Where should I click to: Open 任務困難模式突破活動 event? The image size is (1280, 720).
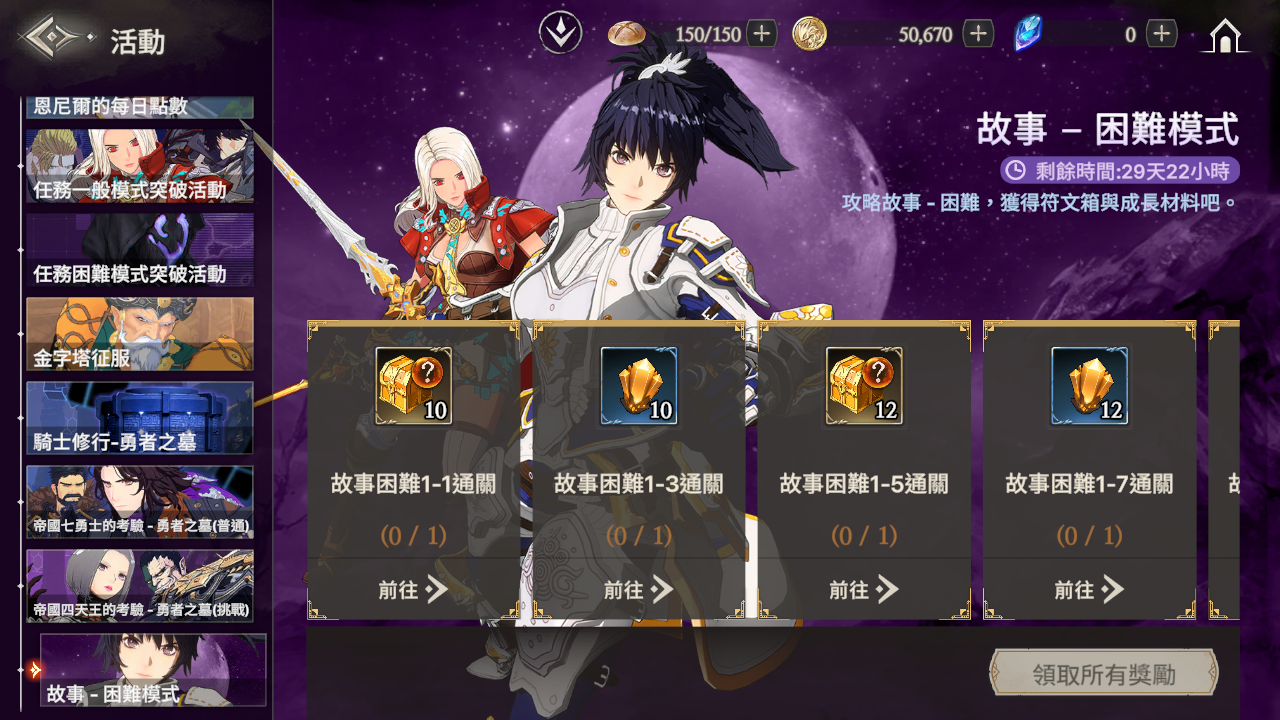tap(140, 250)
